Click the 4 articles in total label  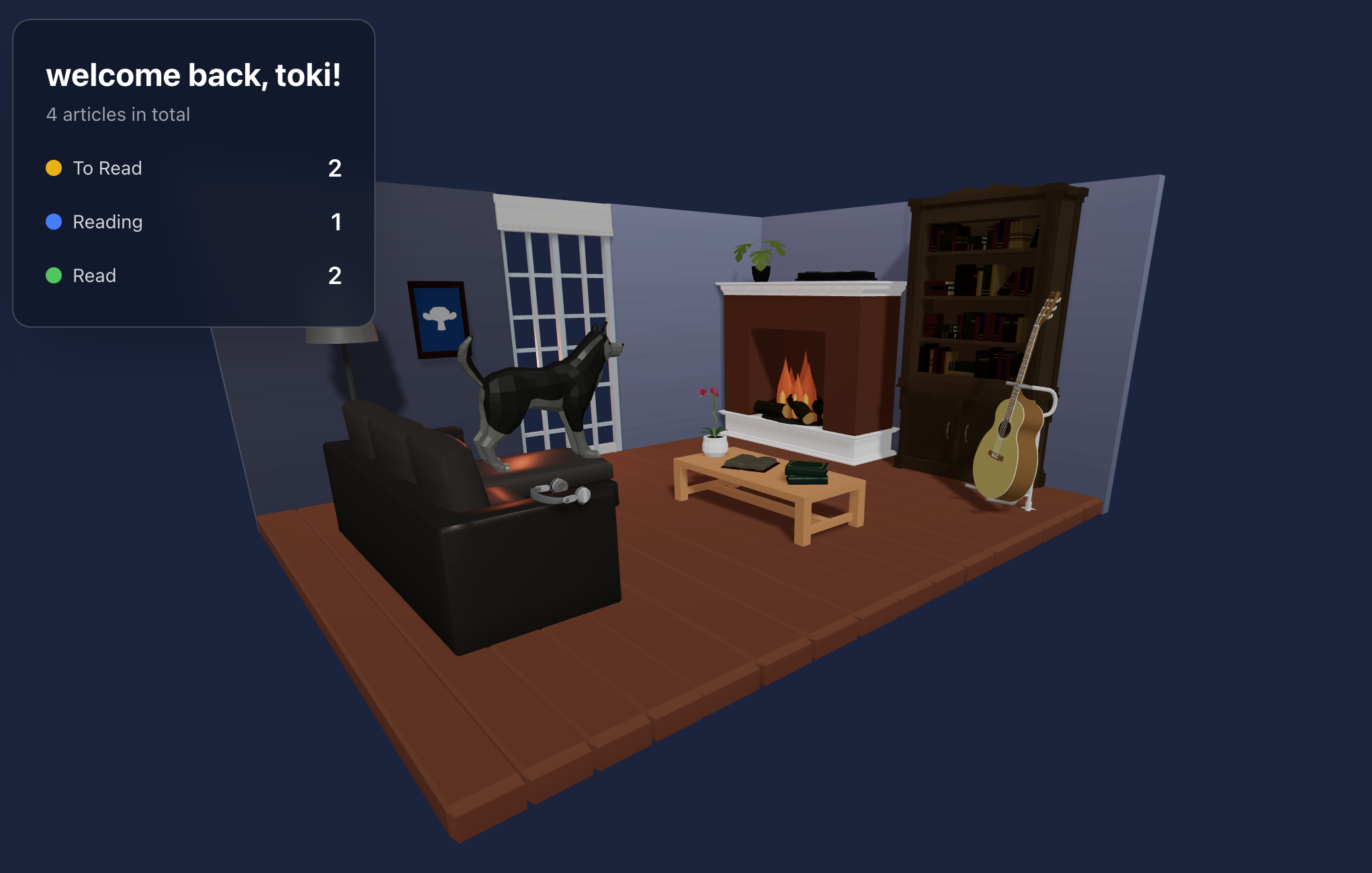coord(118,114)
